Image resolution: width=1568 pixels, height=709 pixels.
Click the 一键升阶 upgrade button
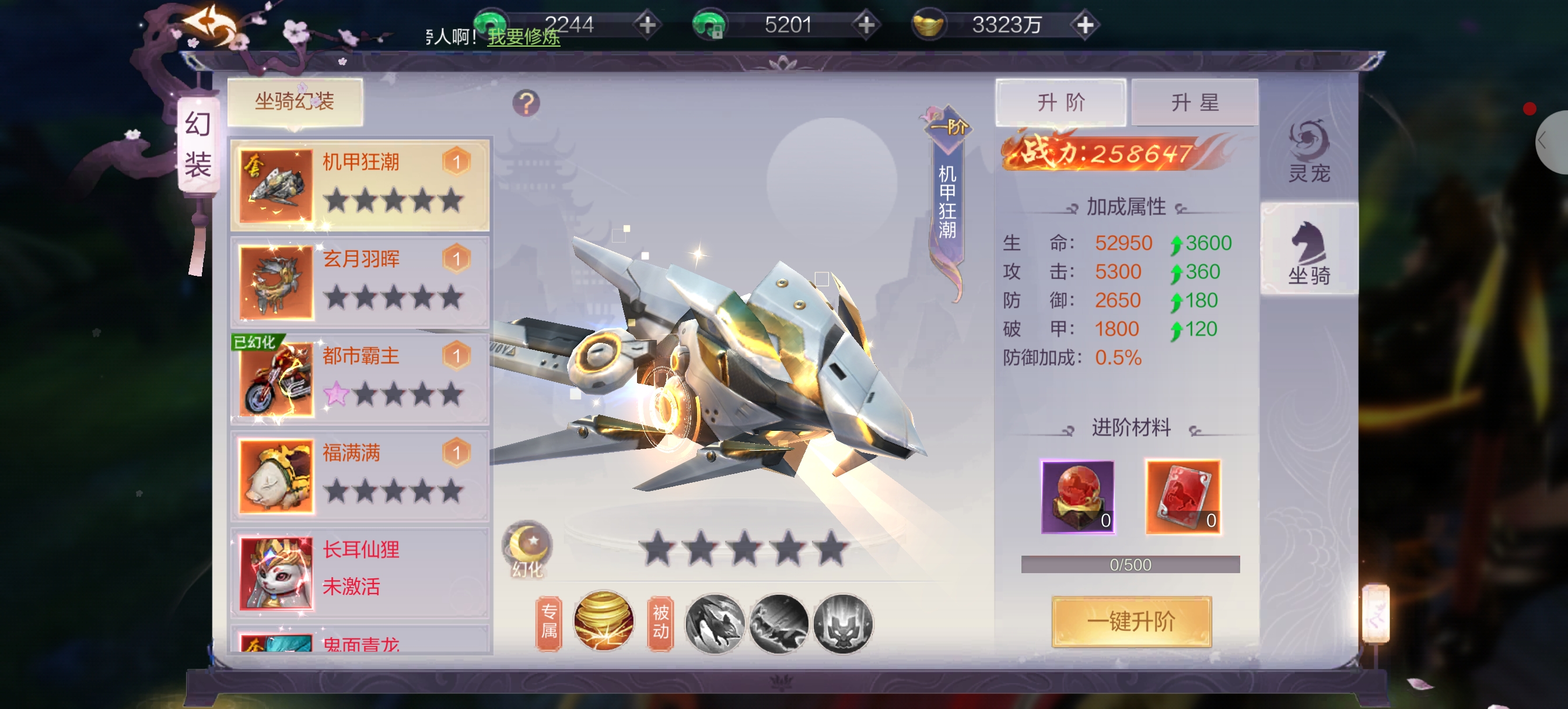pyautogui.click(x=1131, y=622)
